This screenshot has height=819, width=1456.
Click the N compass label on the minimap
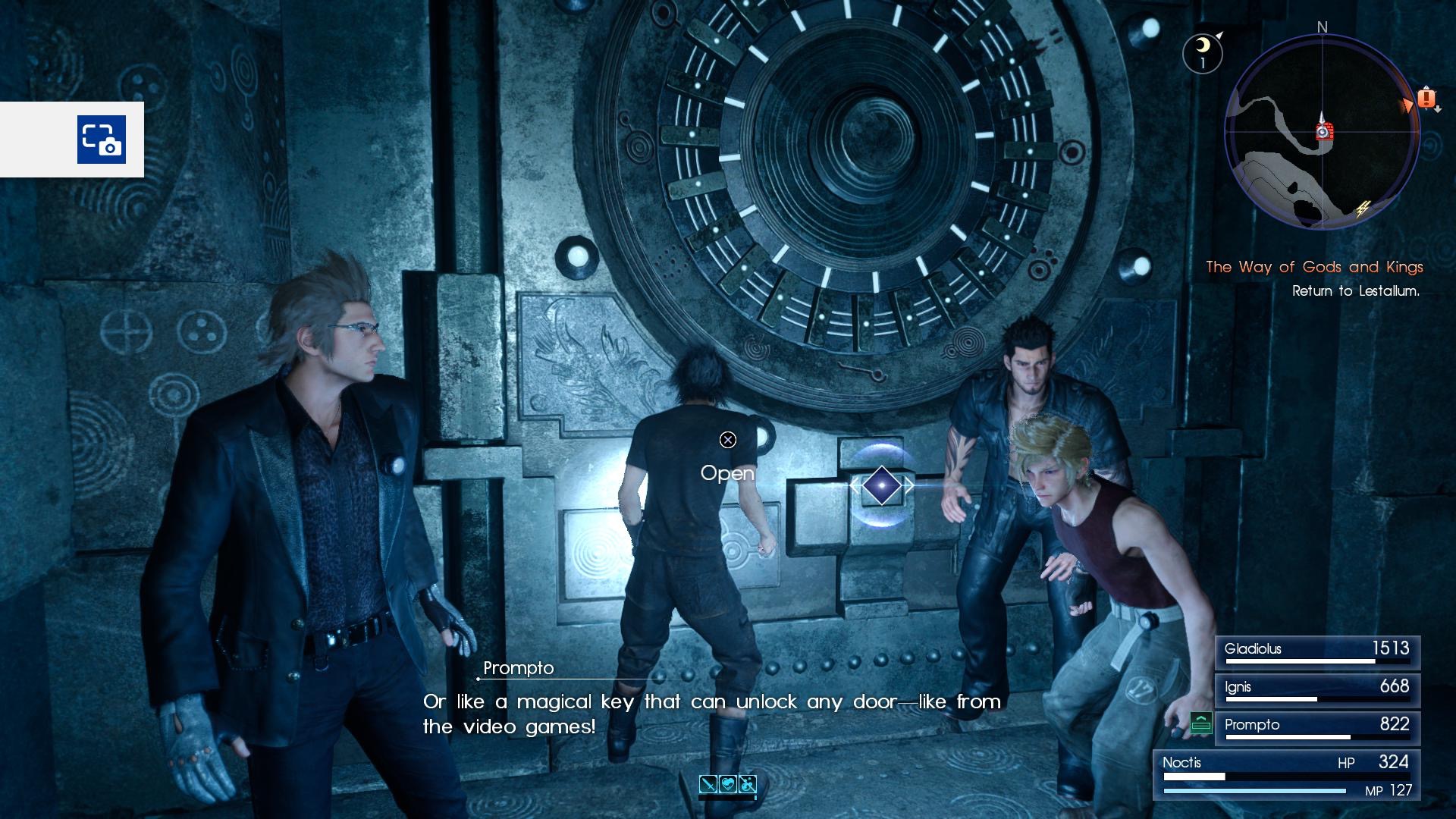coord(1322,28)
